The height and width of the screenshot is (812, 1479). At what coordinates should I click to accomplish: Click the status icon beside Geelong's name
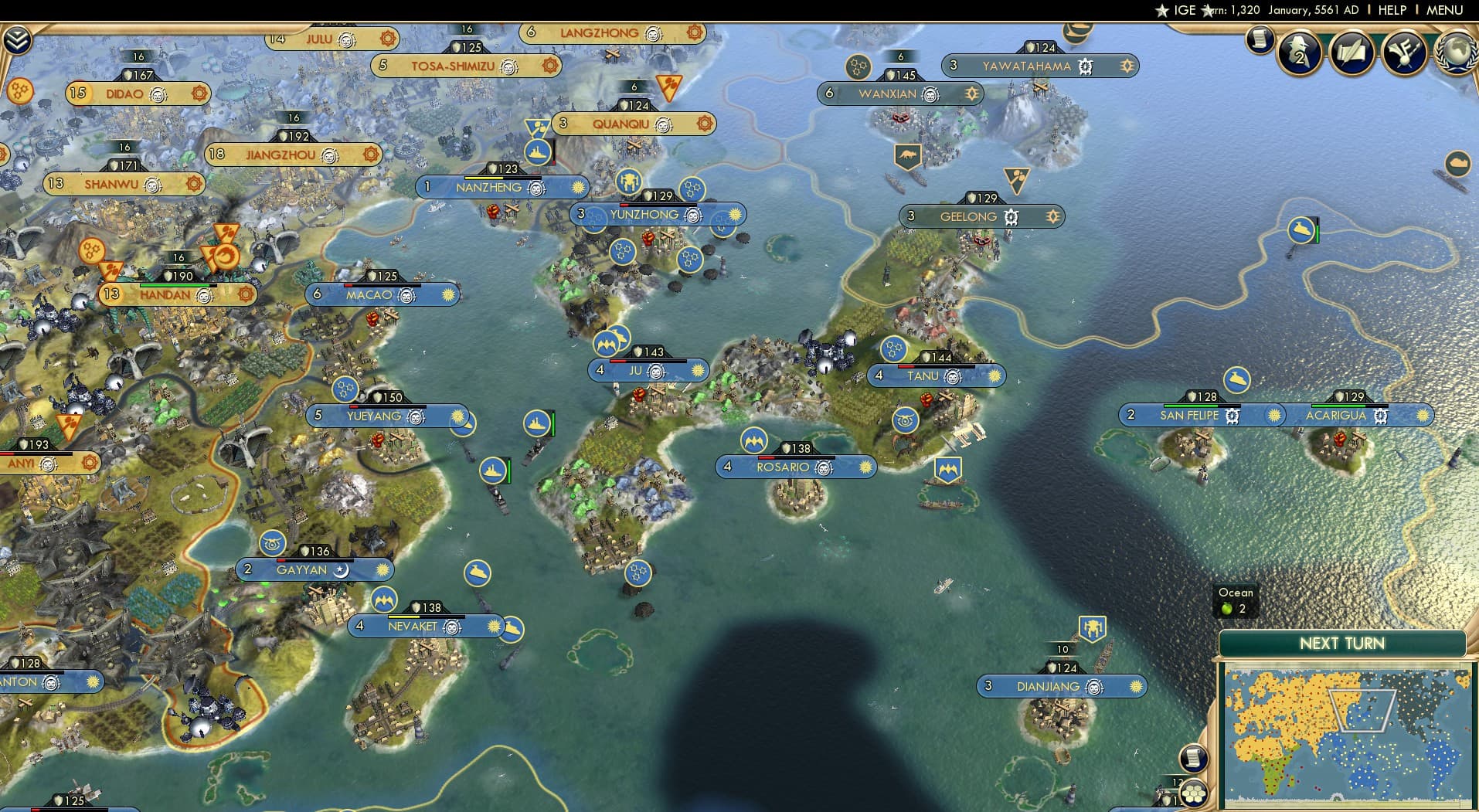(x=1011, y=217)
